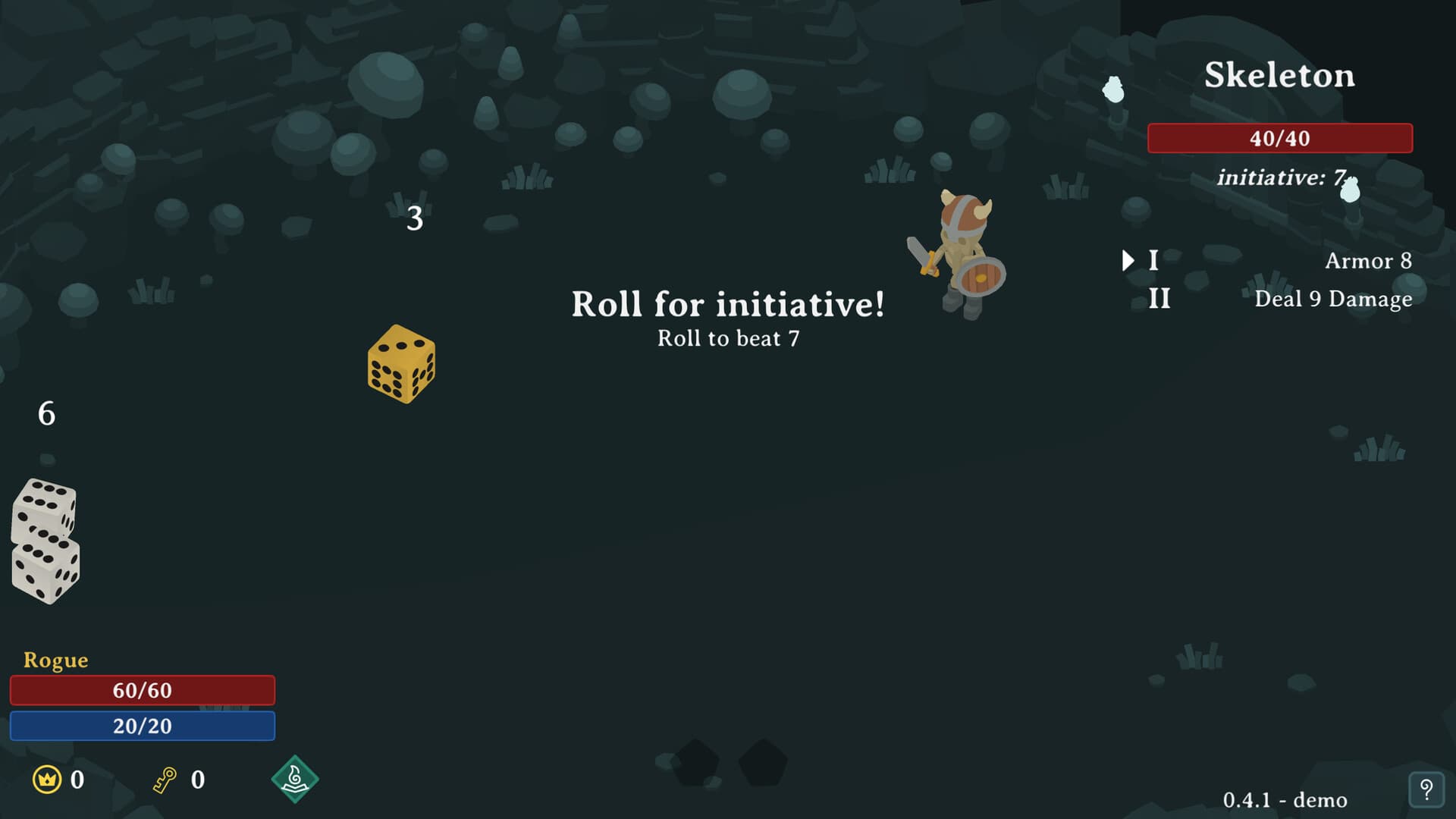Viewport: 1456px width, 819px height.
Task: Click the arrow marker beside phase I
Action: click(x=1128, y=260)
